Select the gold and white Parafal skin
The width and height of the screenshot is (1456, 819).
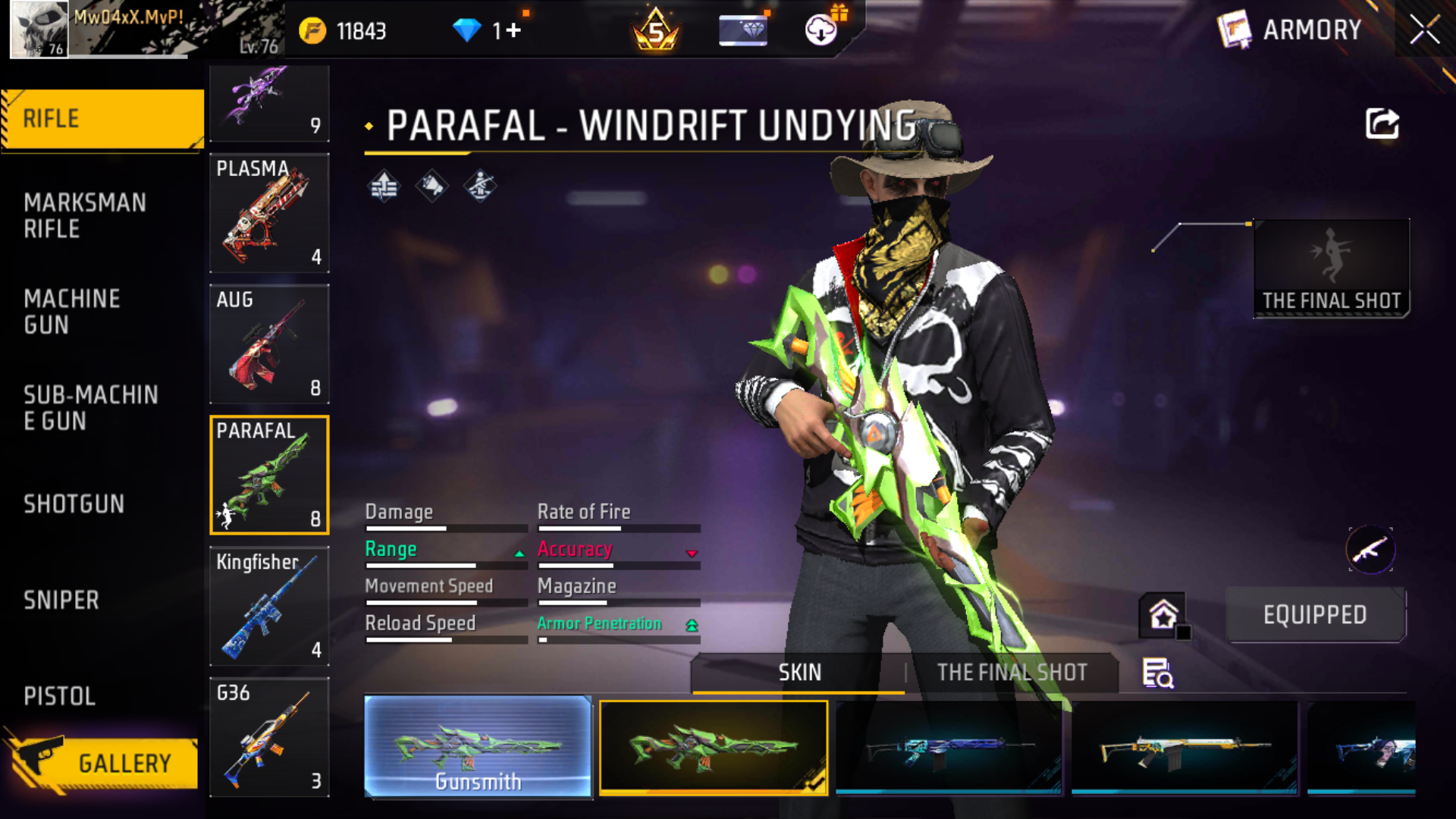click(x=1184, y=748)
